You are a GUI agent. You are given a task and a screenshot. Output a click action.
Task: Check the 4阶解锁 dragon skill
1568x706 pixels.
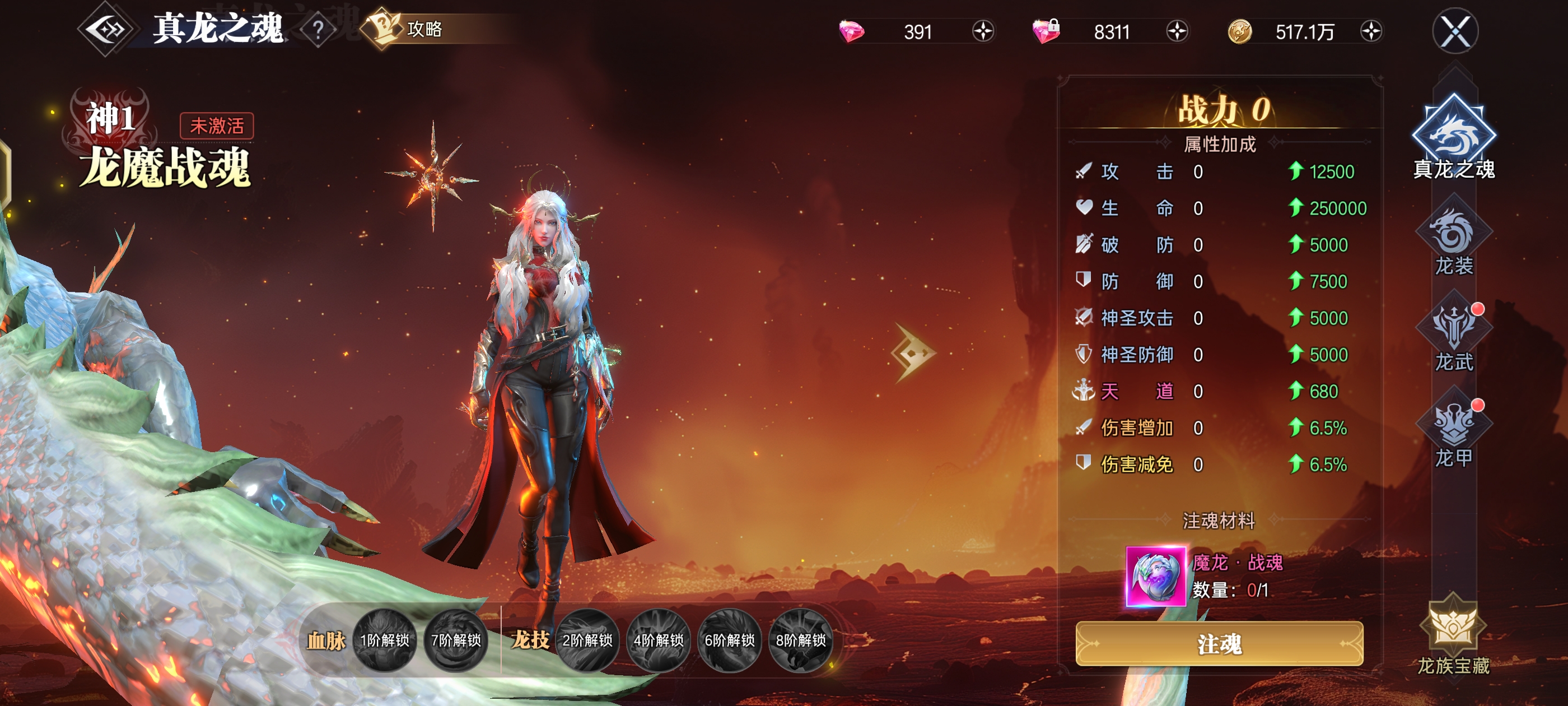pyautogui.click(x=658, y=640)
